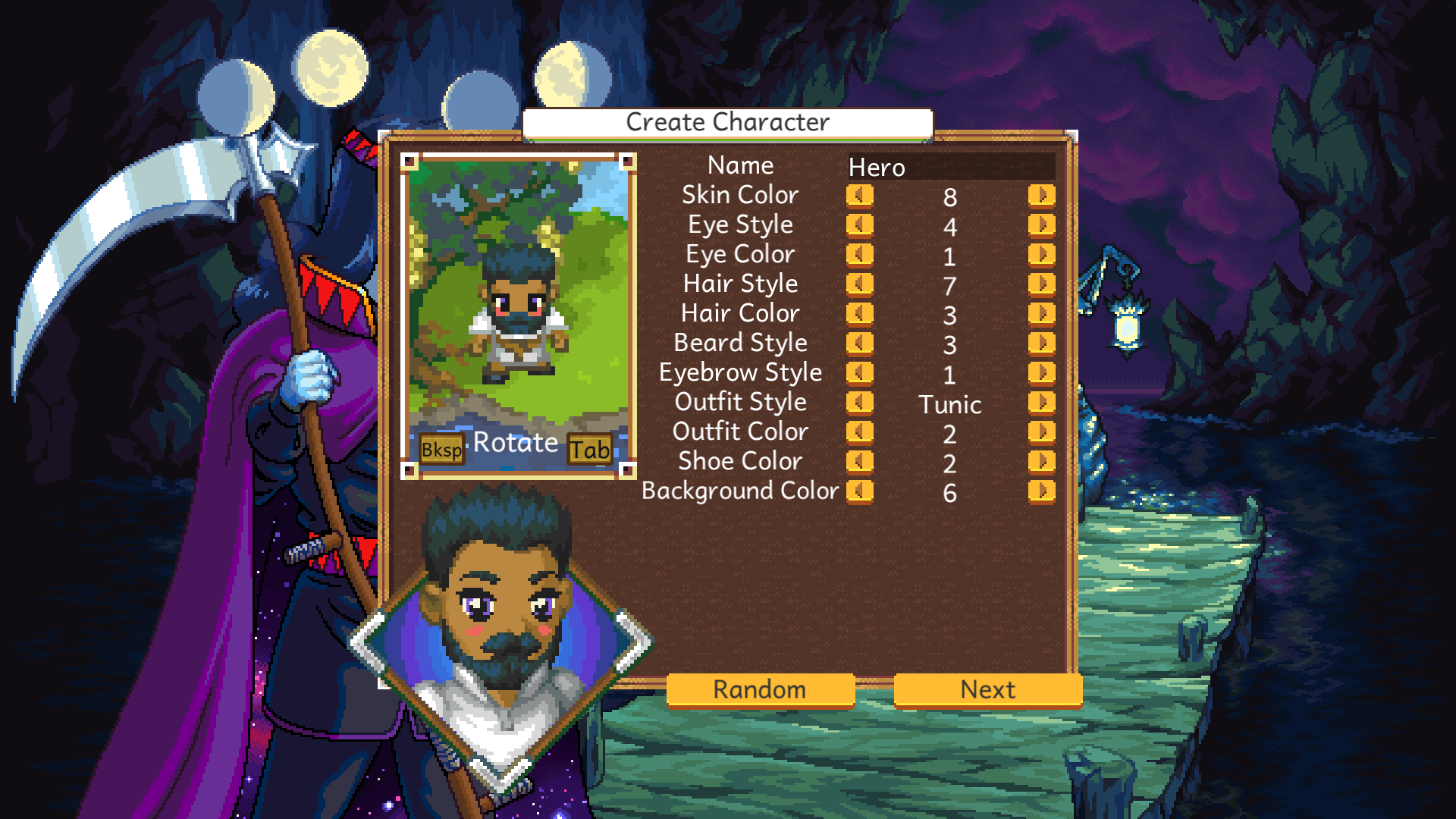The image size is (1456, 819).
Task: Randomize the character appearance
Action: pos(760,689)
